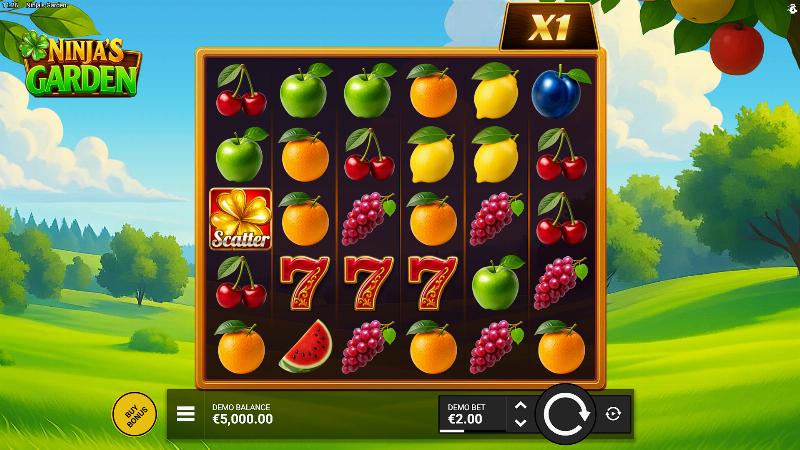Decrease the demo bet amount

click(x=519, y=423)
